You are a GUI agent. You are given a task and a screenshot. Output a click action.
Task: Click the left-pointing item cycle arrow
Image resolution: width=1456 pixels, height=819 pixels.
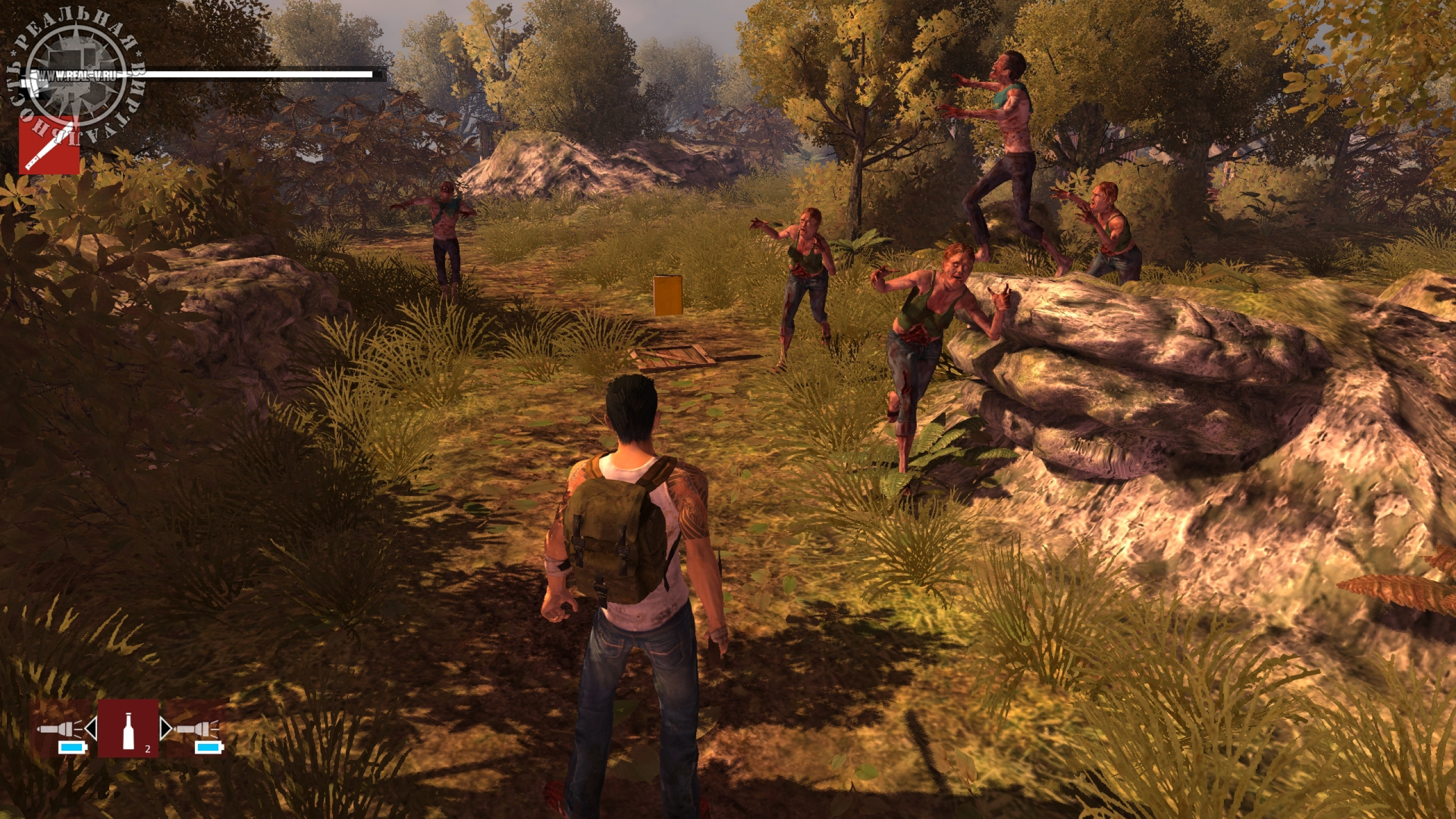click(92, 727)
